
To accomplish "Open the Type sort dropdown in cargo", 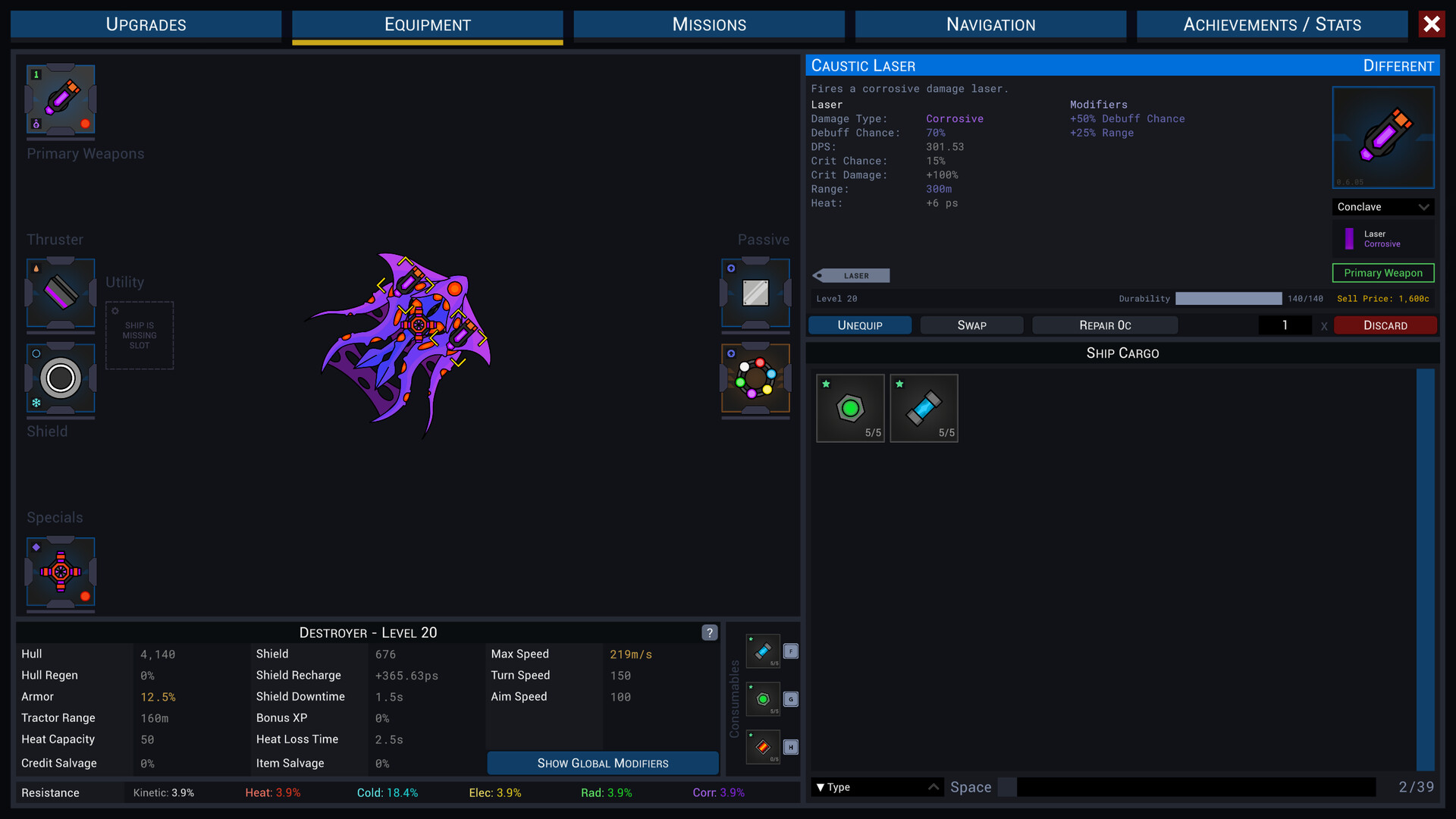I will click(x=876, y=787).
